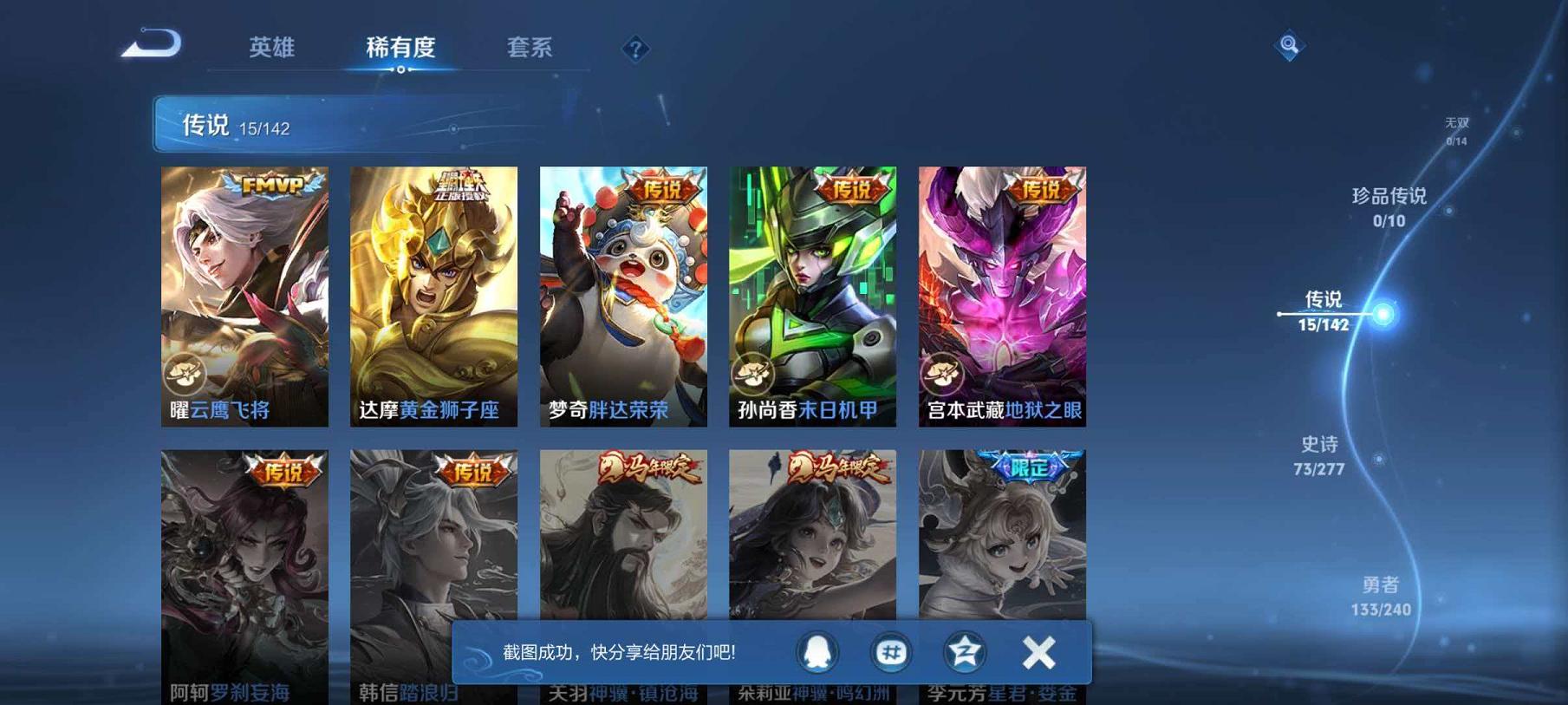Open the help question mark icon

(637, 49)
